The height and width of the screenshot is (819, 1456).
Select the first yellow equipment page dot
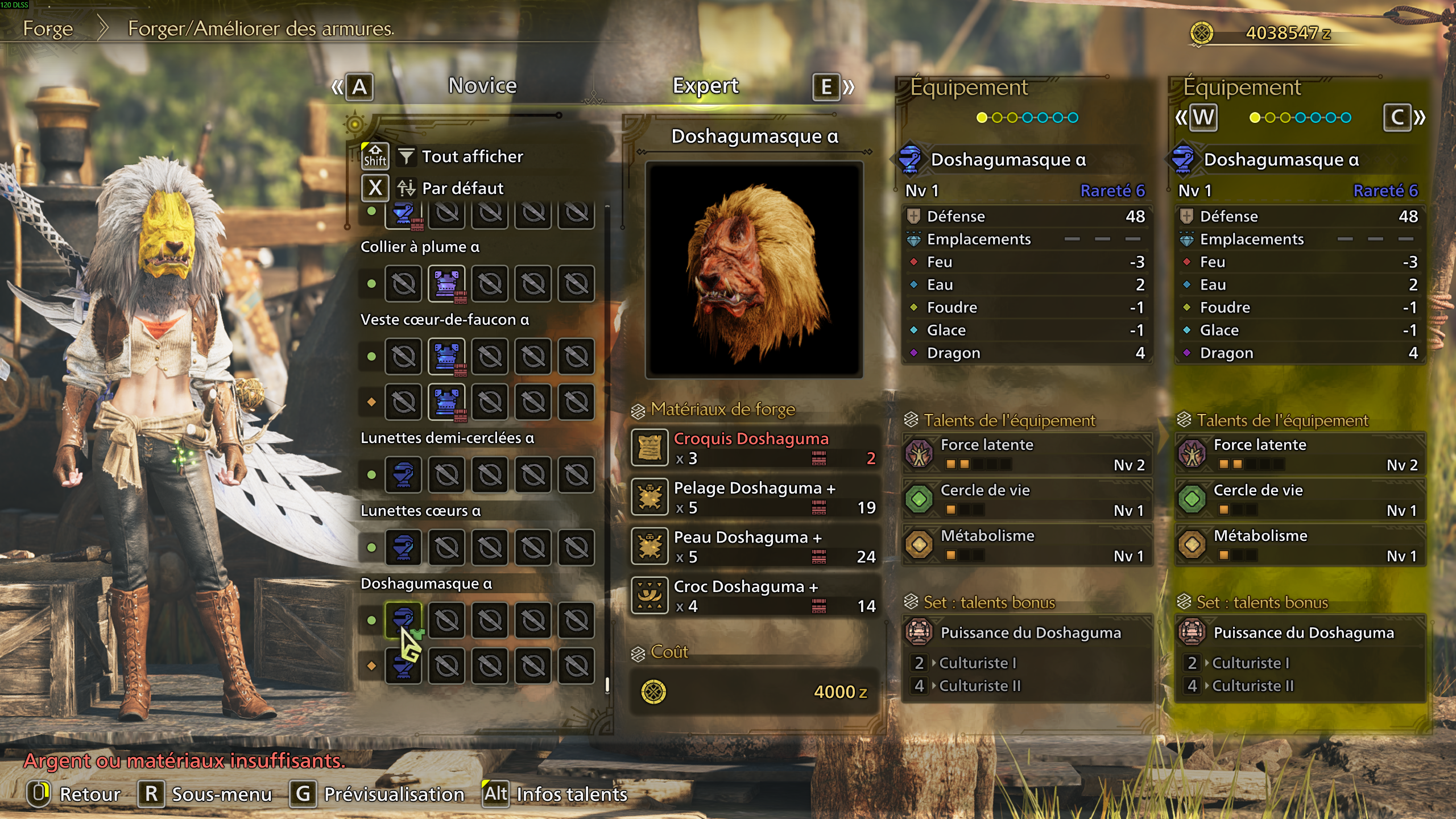coord(982,117)
